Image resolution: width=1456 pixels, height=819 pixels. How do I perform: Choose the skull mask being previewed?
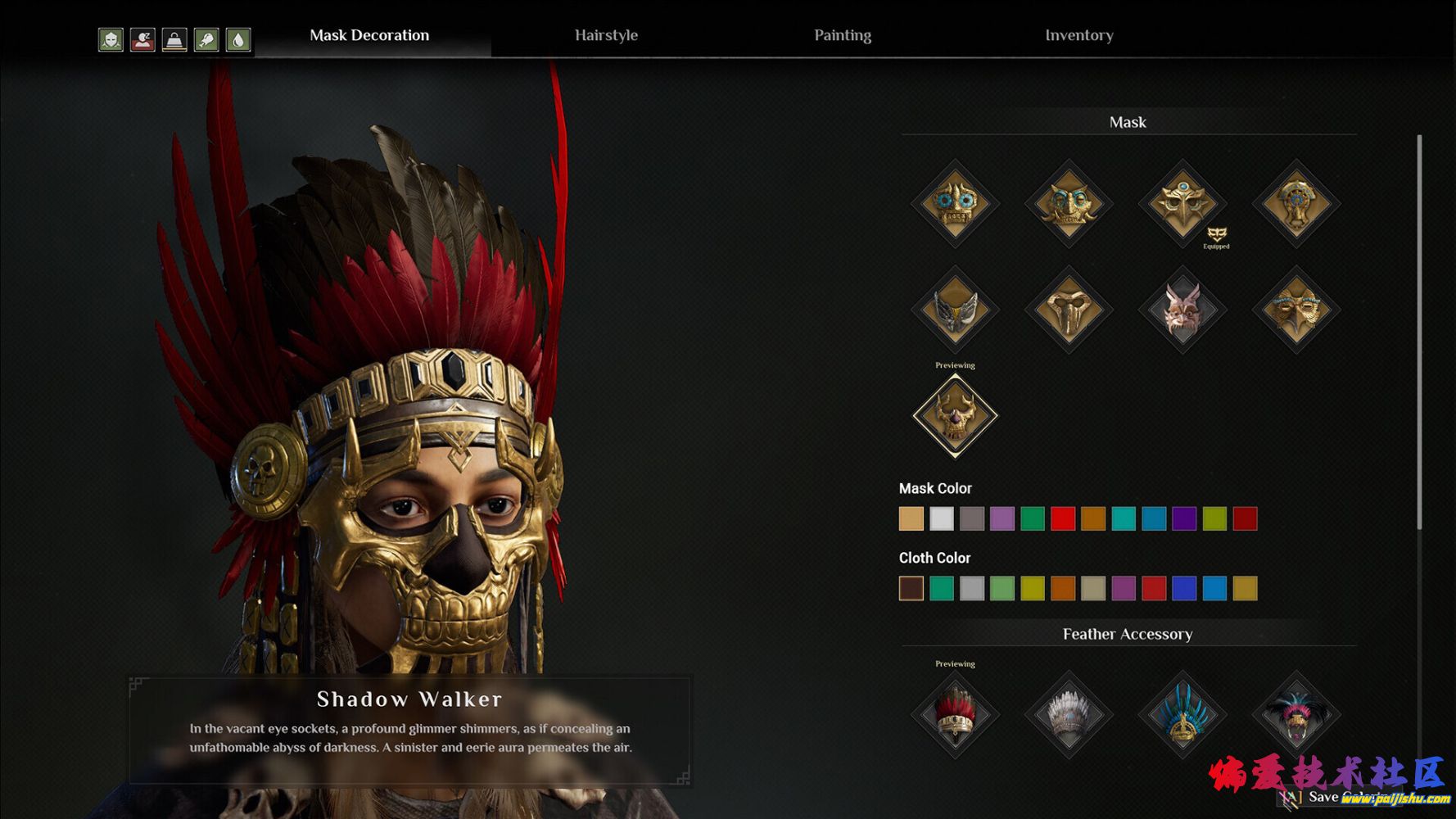[x=955, y=415]
